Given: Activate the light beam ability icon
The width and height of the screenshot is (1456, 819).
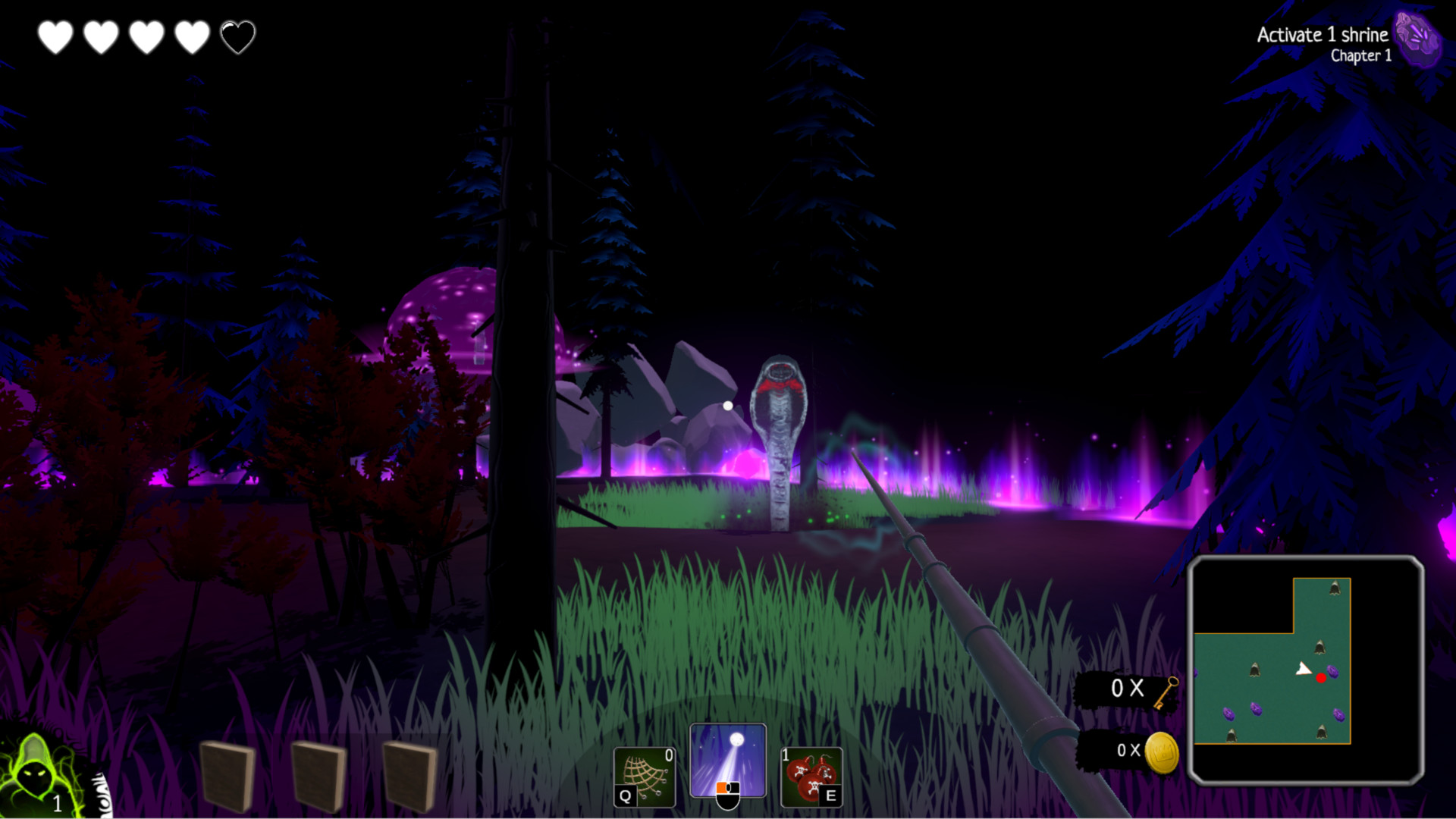Looking at the screenshot, I should click(727, 761).
